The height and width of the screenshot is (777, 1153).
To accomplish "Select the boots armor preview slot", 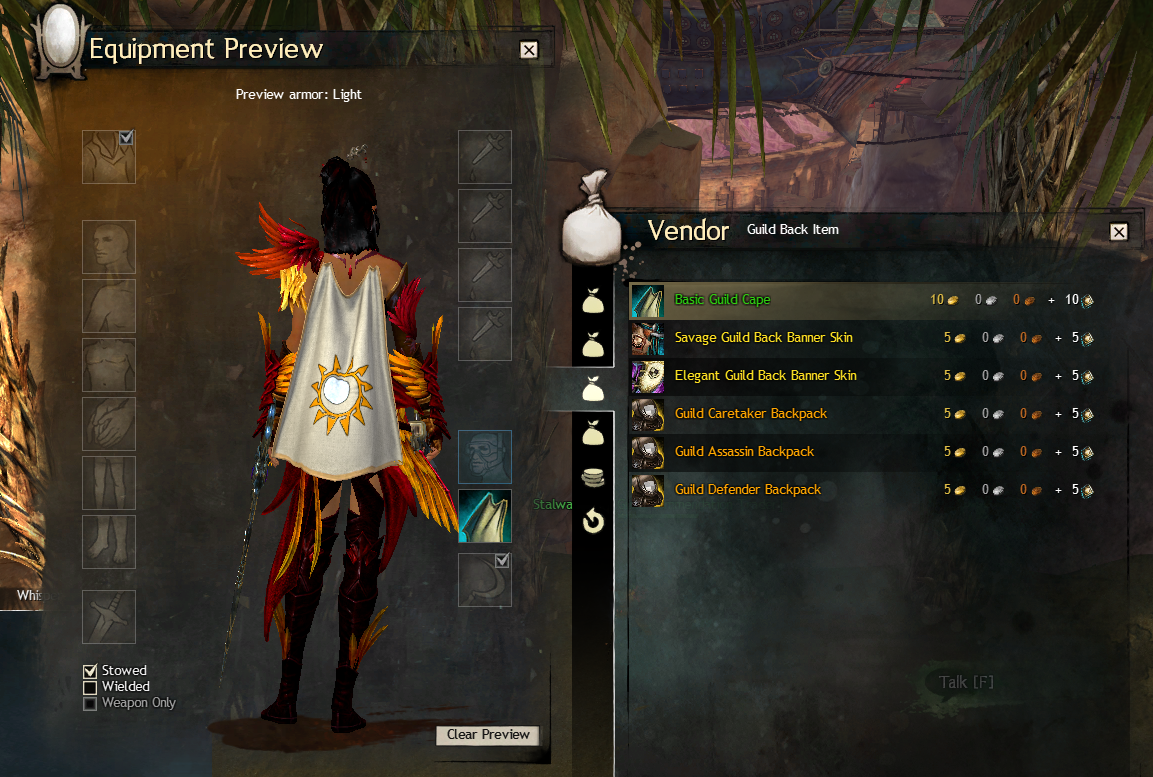I will tap(109, 542).
